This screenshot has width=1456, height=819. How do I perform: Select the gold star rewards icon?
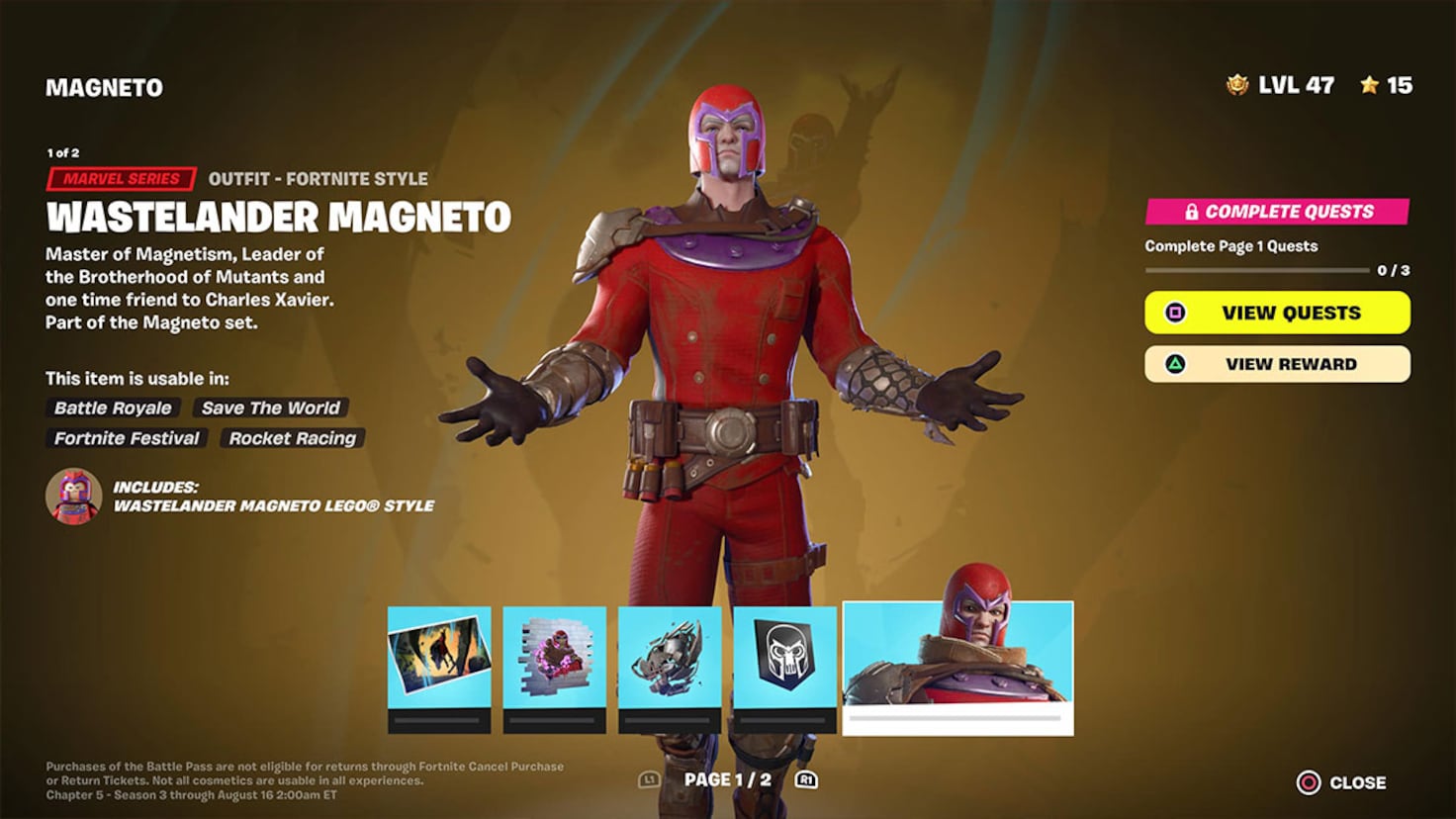click(1370, 85)
